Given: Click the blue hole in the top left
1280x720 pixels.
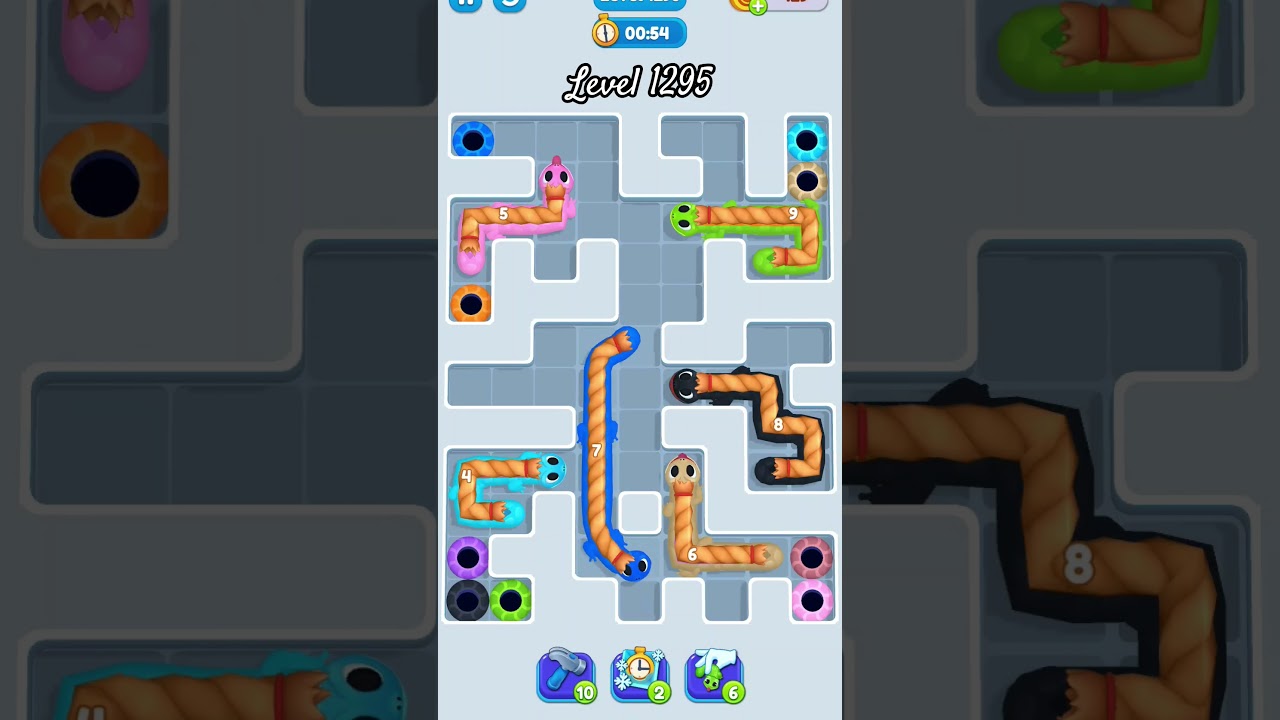Looking at the screenshot, I should 473,140.
